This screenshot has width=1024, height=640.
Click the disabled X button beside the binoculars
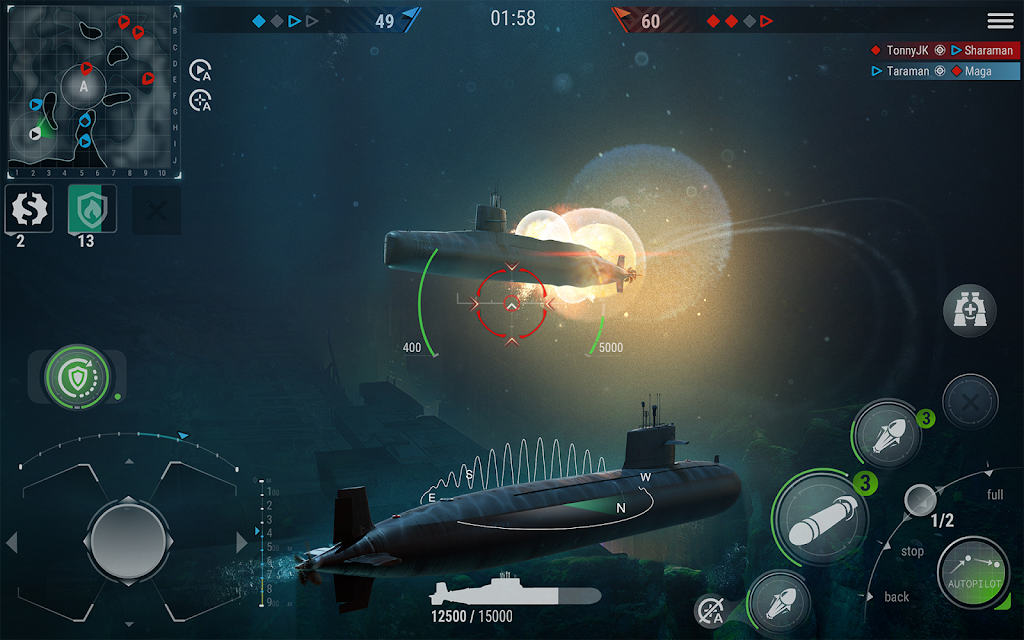tap(970, 402)
